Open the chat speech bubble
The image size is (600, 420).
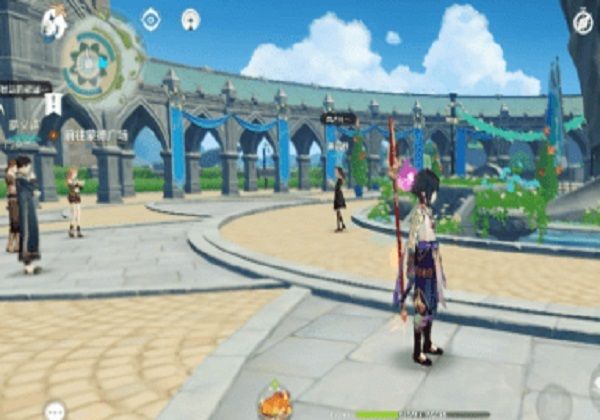pos(54,410)
